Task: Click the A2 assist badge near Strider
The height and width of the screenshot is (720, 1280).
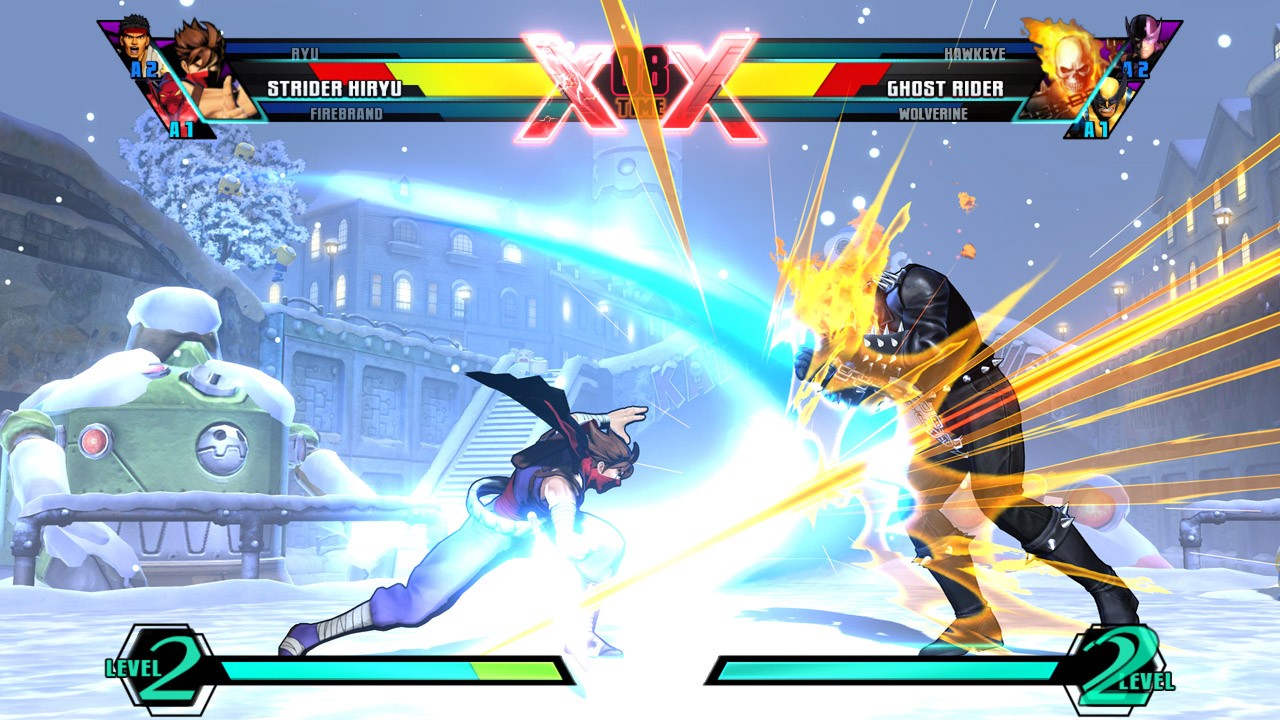Action: pyautogui.click(x=144, y=70)
